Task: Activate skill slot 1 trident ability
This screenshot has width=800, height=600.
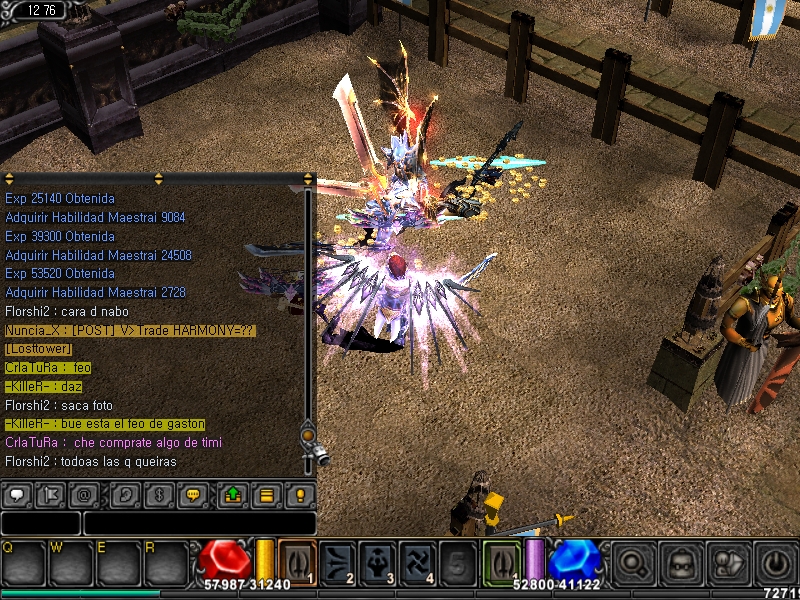Action: tap(297, 561)
